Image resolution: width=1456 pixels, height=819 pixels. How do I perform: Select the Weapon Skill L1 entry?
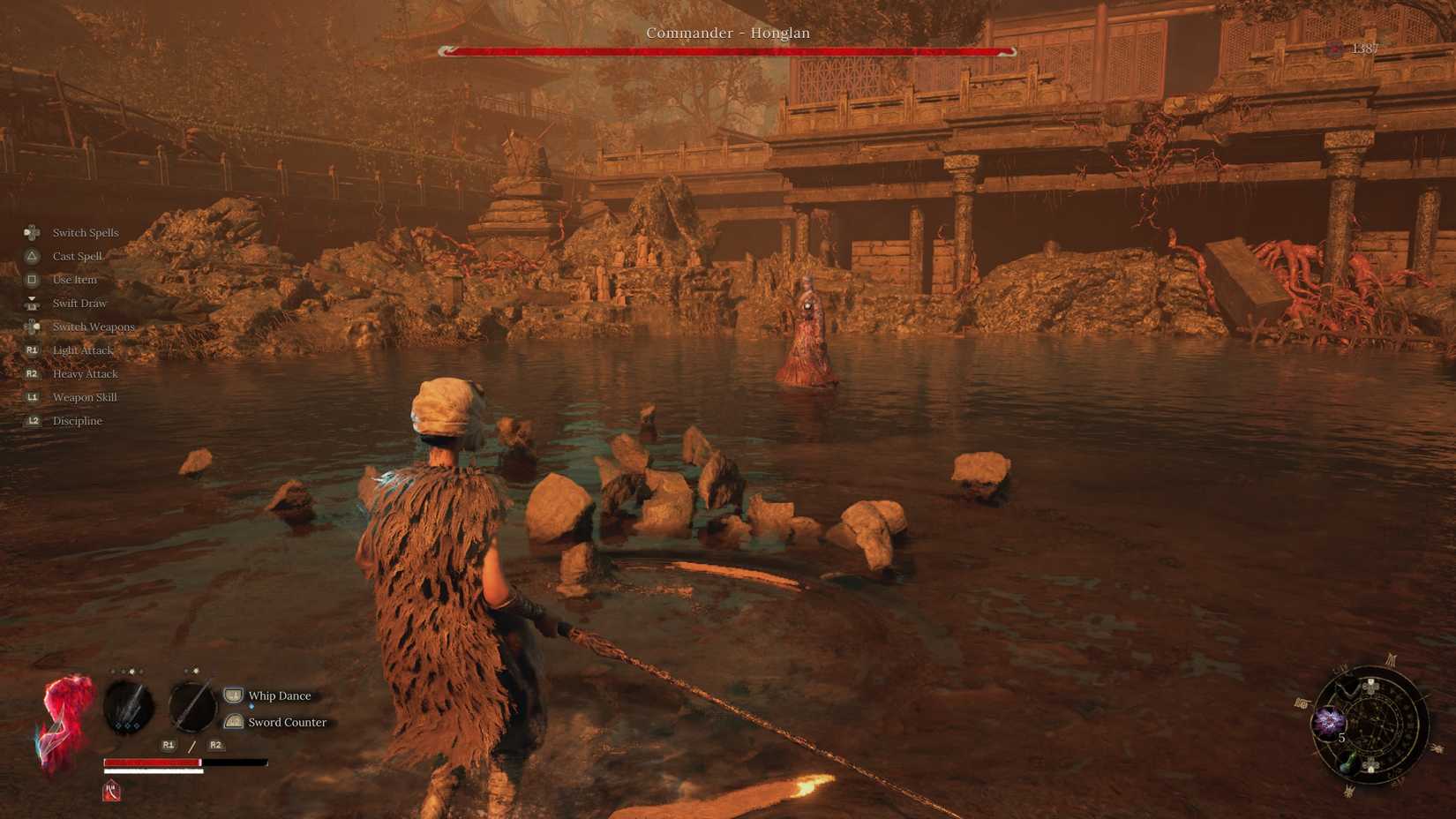[x=32, y=396]
